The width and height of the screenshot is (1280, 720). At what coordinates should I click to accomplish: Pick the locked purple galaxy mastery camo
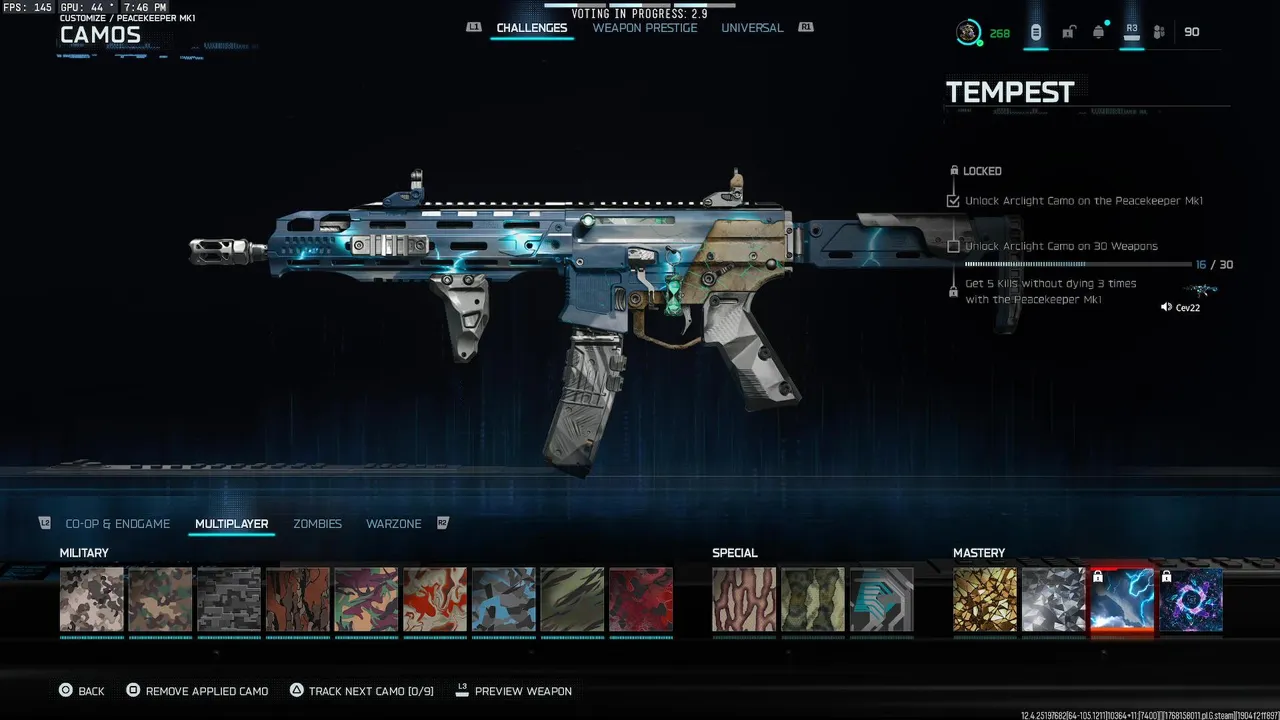1191,600
